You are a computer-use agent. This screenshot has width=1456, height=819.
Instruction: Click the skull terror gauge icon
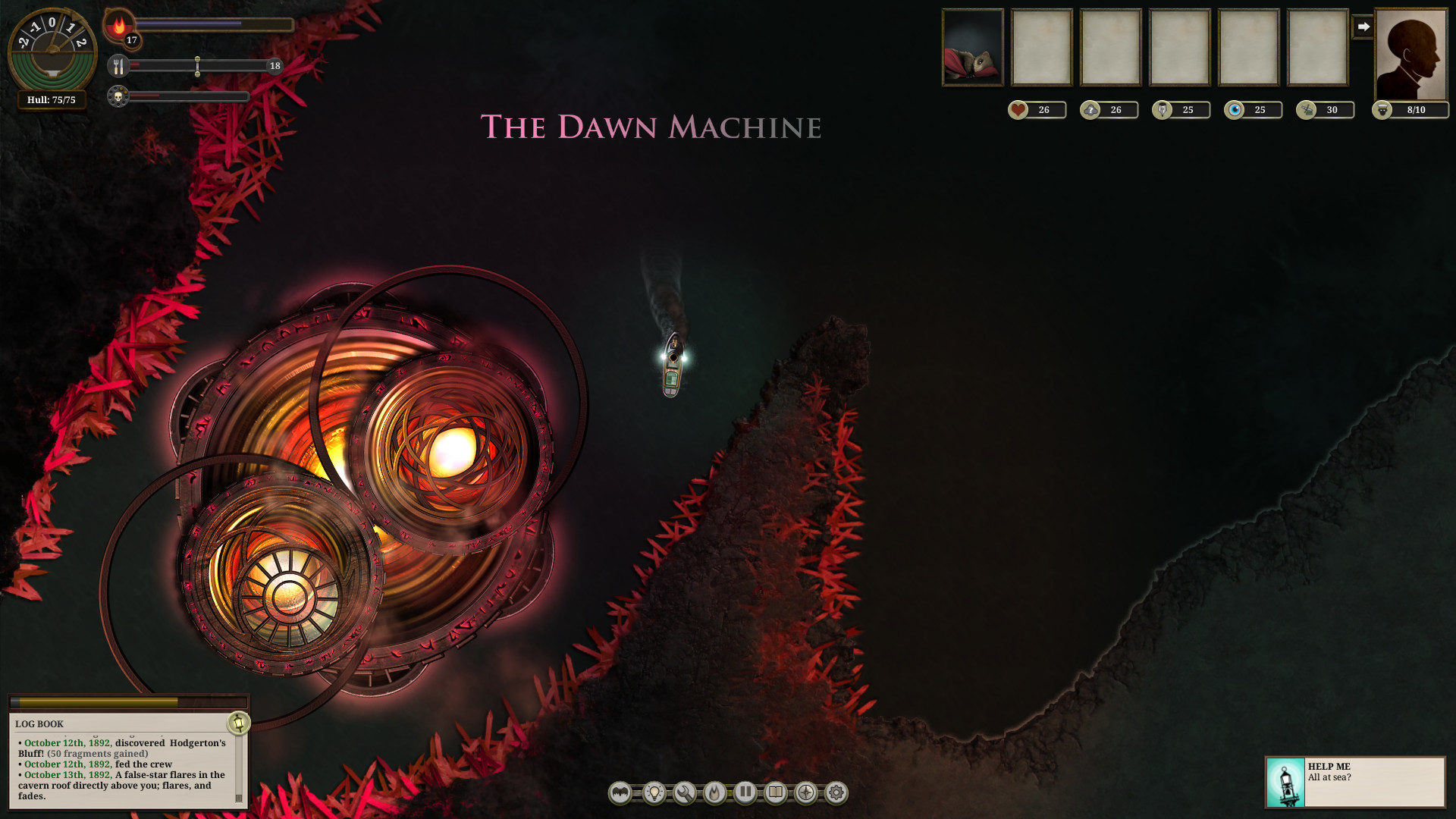coord(118,96)
